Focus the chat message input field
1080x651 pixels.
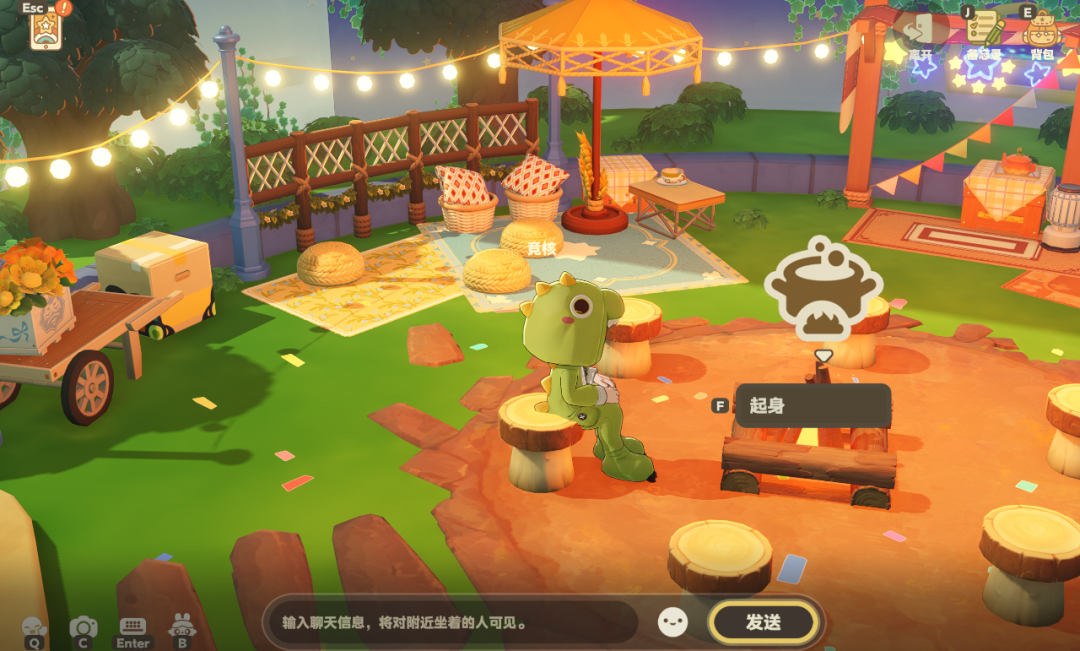[x=450, y=622]
